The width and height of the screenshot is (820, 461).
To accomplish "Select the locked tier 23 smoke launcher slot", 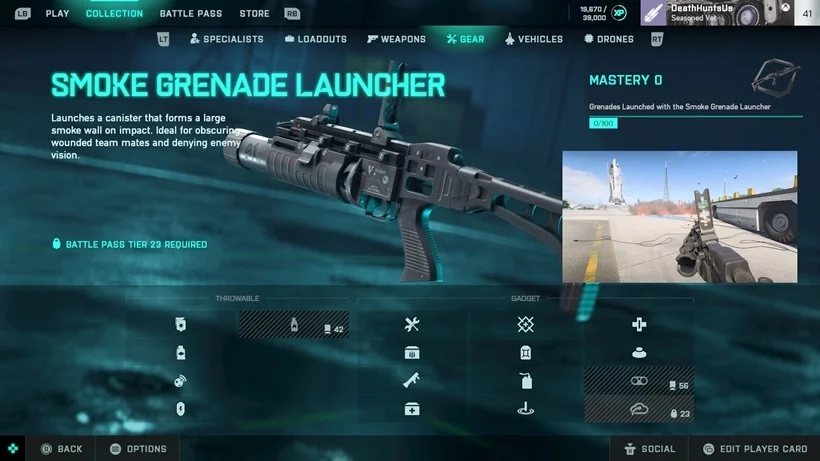I will coord(639,409).
